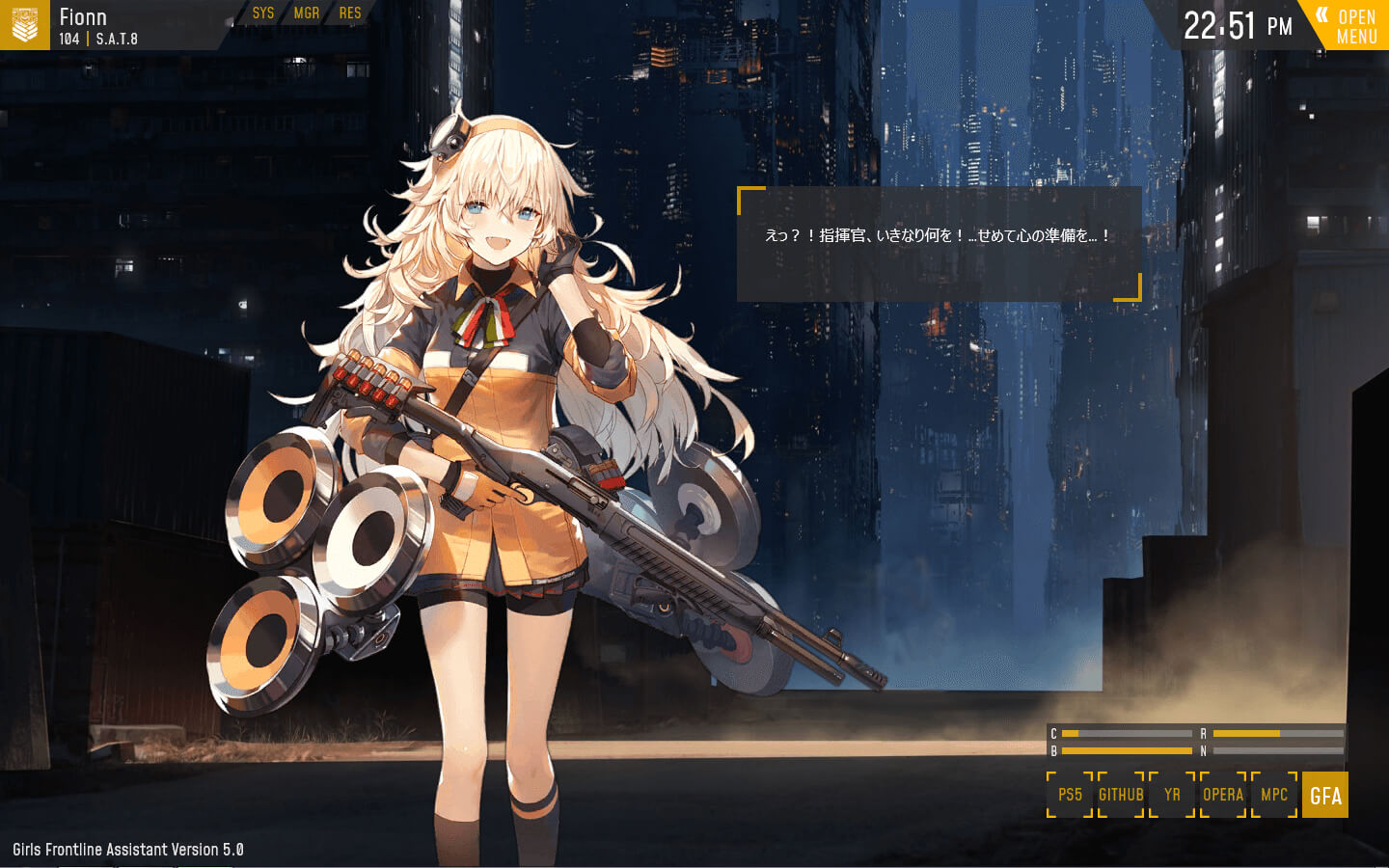Launch the PS5 shortcut tile
The width and height of the screenshot is (1389, 868).
point(1069,795)
